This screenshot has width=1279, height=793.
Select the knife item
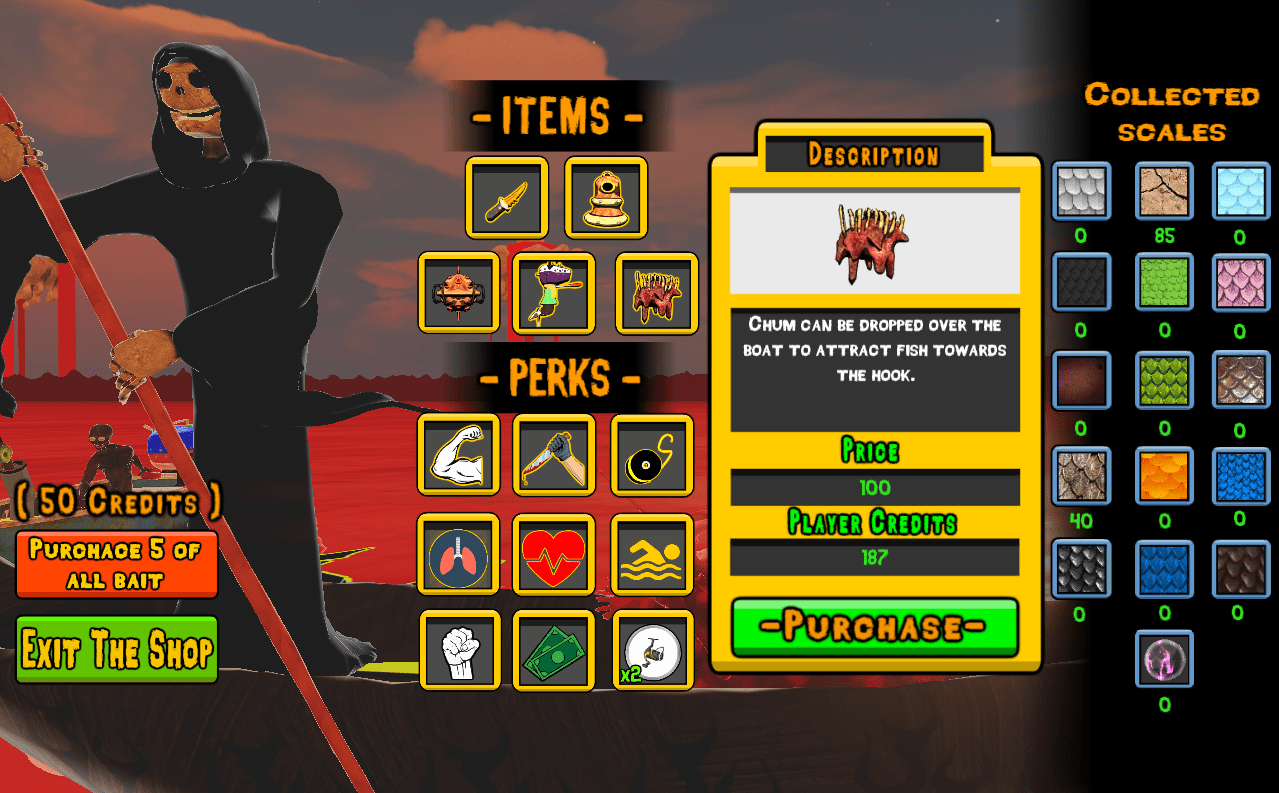[507, 198]
